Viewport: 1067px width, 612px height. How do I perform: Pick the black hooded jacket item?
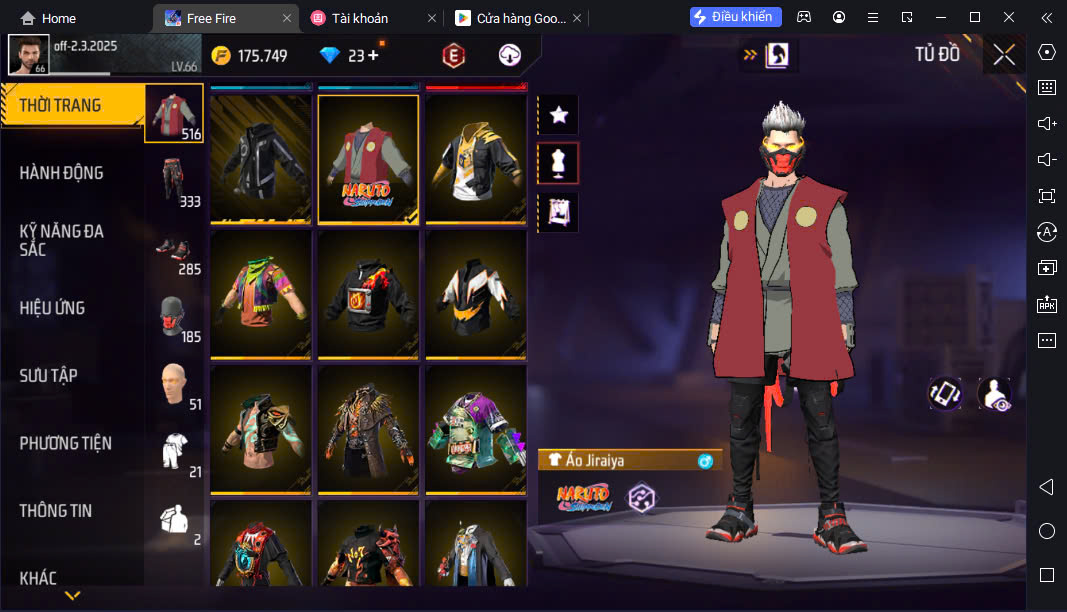point(261,158)
